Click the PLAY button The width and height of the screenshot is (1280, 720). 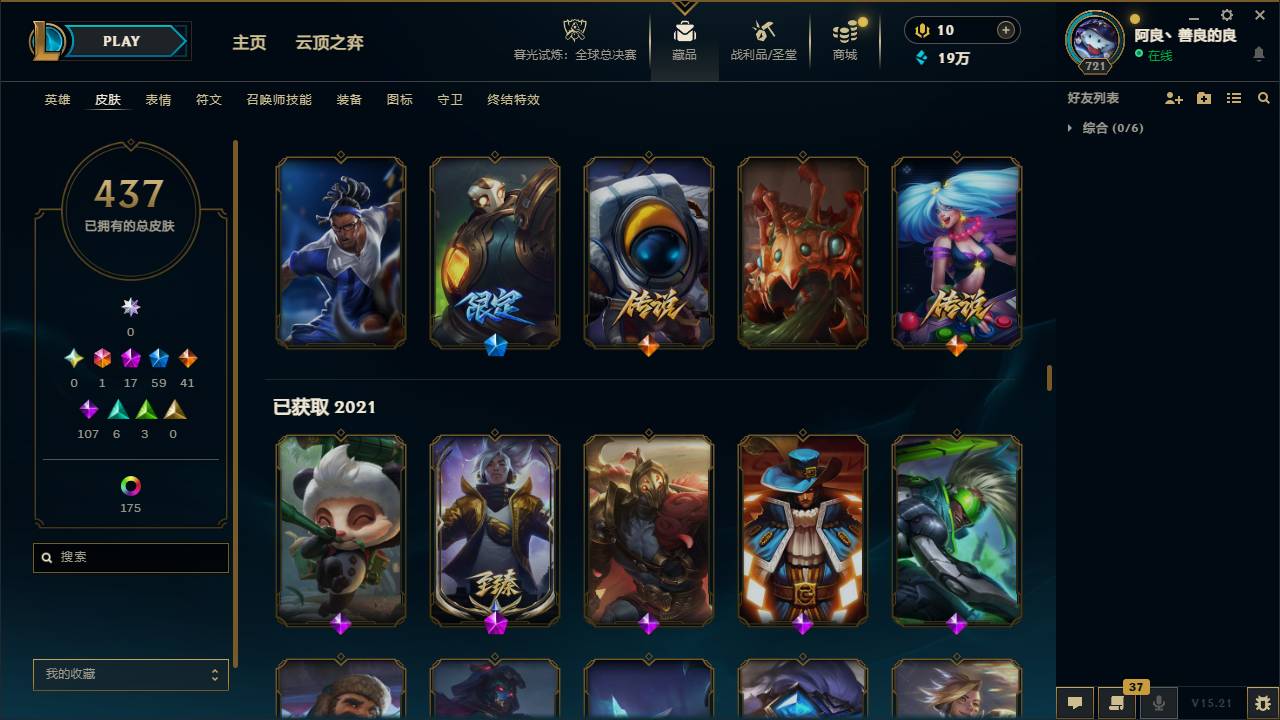pos(121,41)
